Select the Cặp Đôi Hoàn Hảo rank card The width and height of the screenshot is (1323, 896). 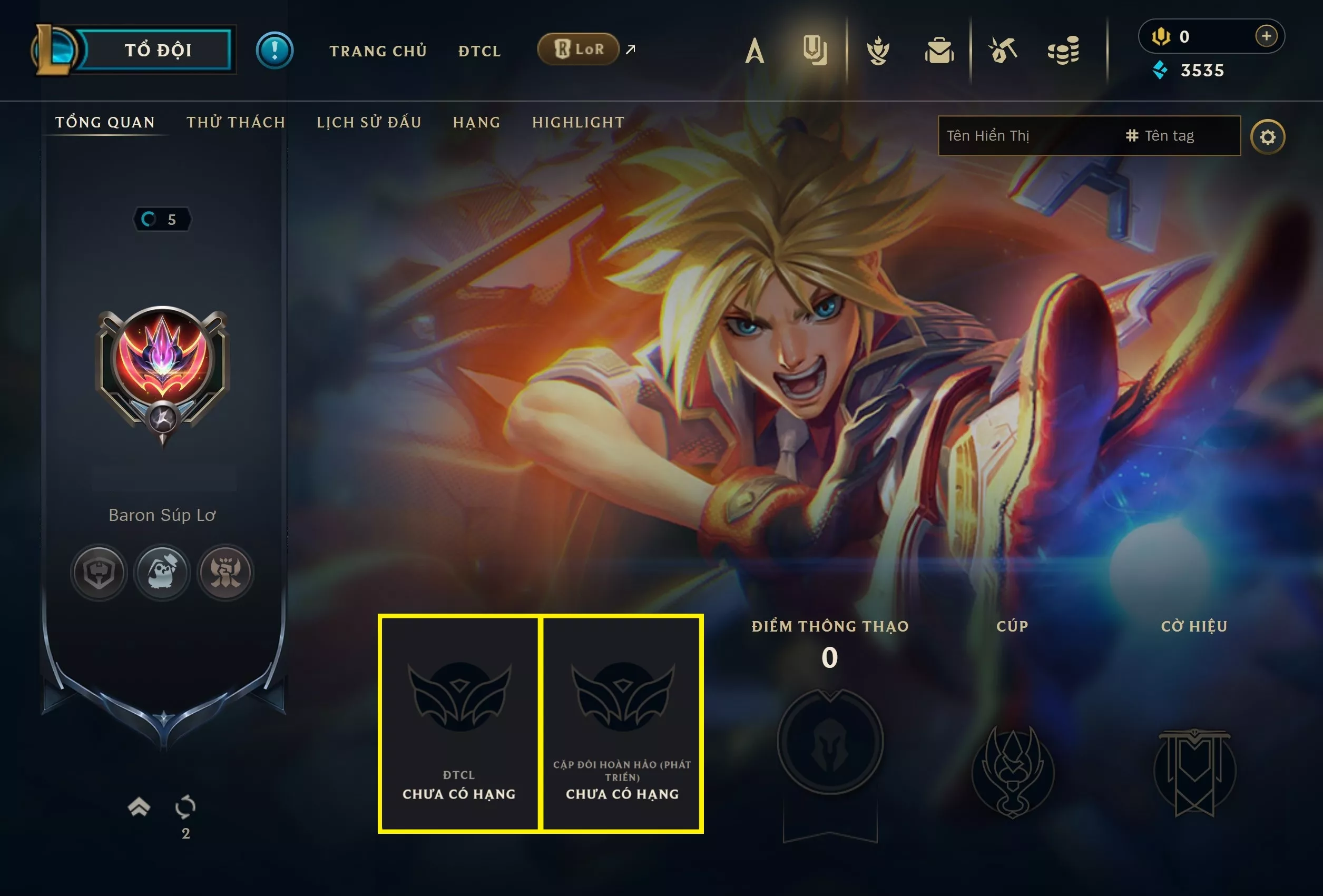pos(622,723)
